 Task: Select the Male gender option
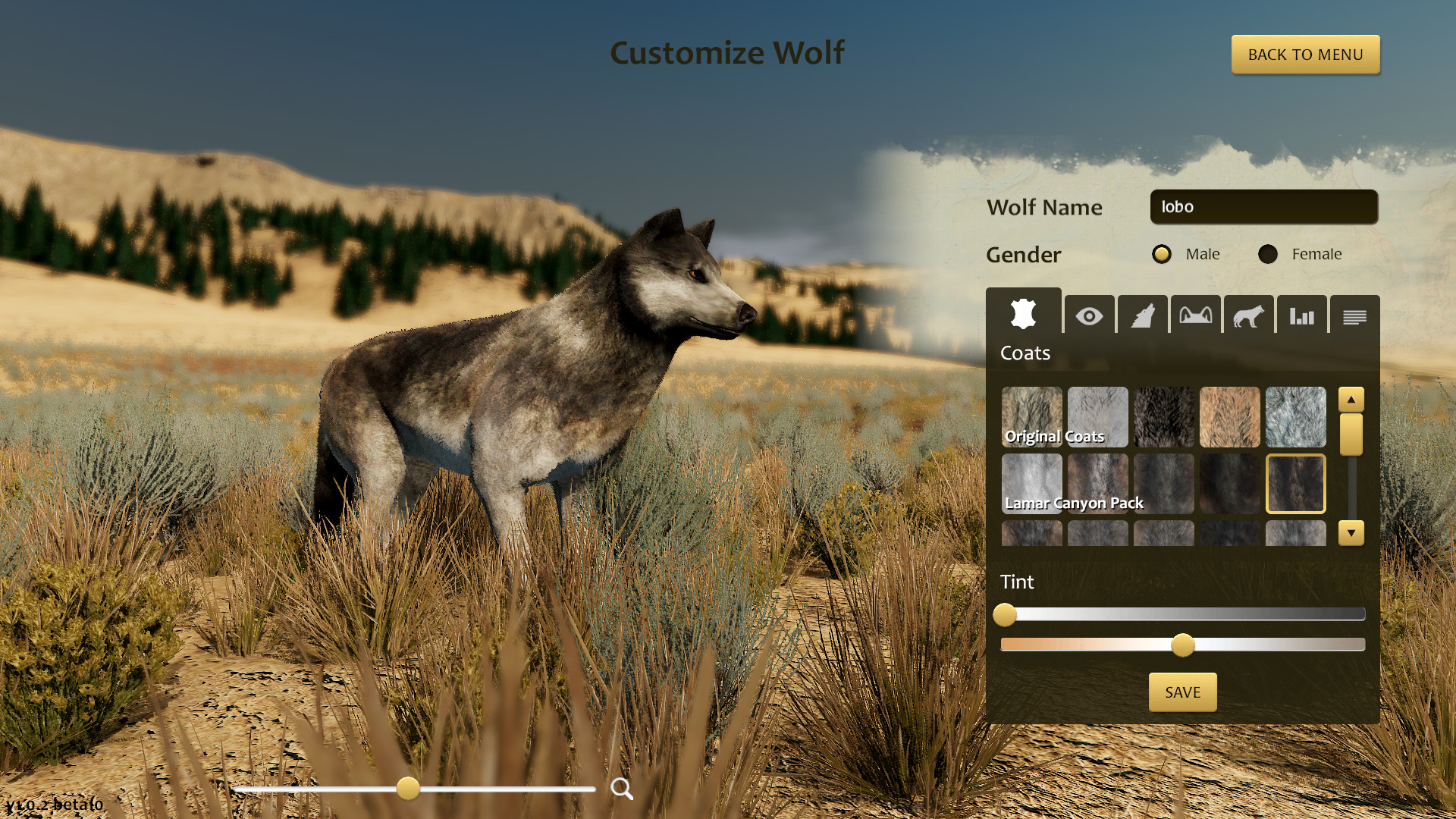[x=1161, y=254]
